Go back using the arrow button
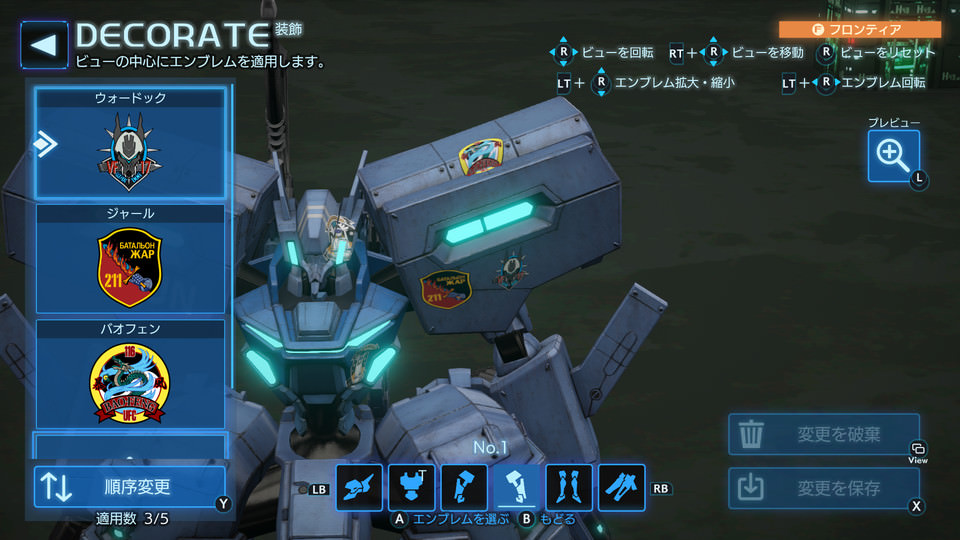 [44, 45]
